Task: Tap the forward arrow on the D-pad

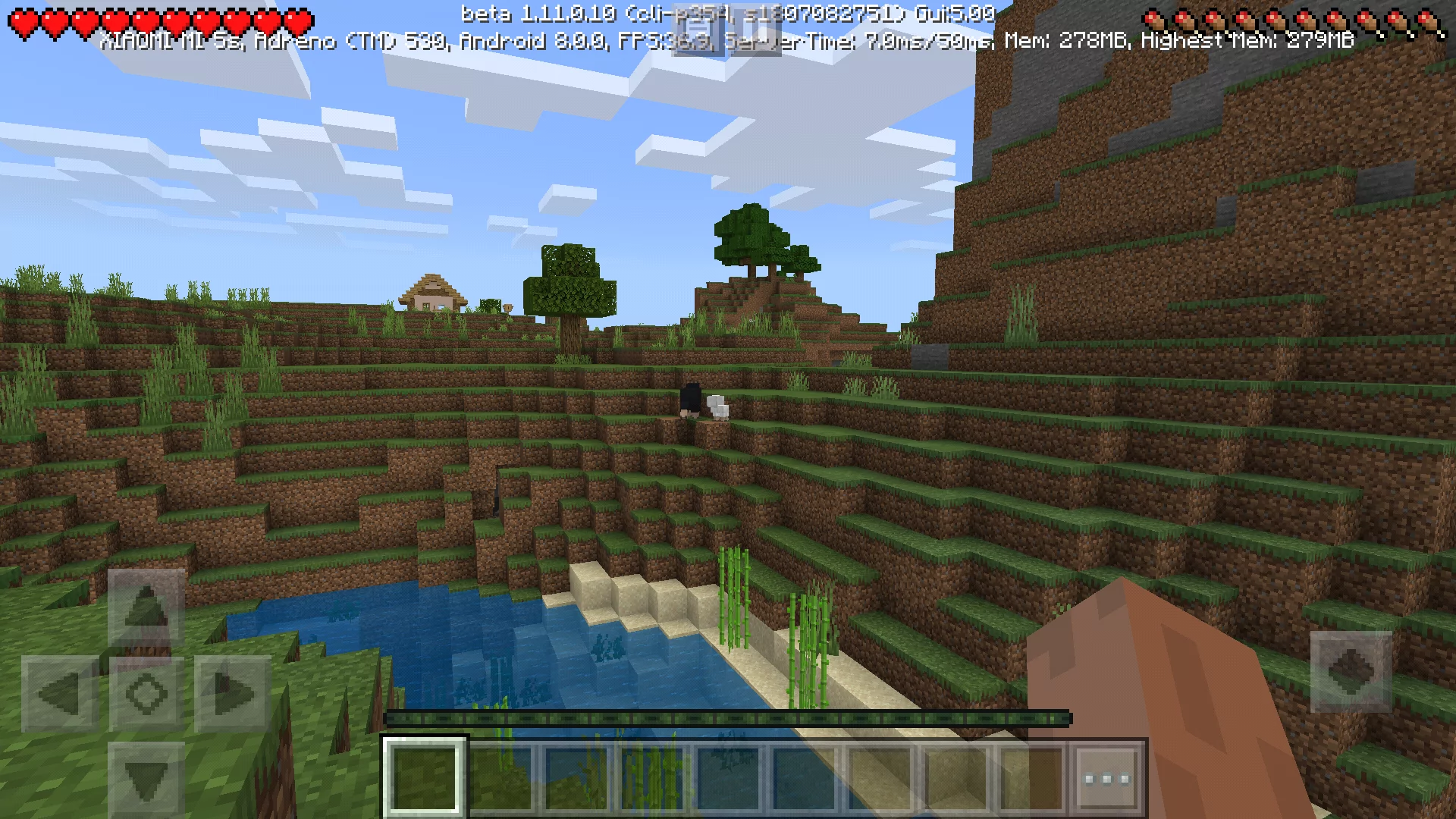Action: [x=146, y=607]
